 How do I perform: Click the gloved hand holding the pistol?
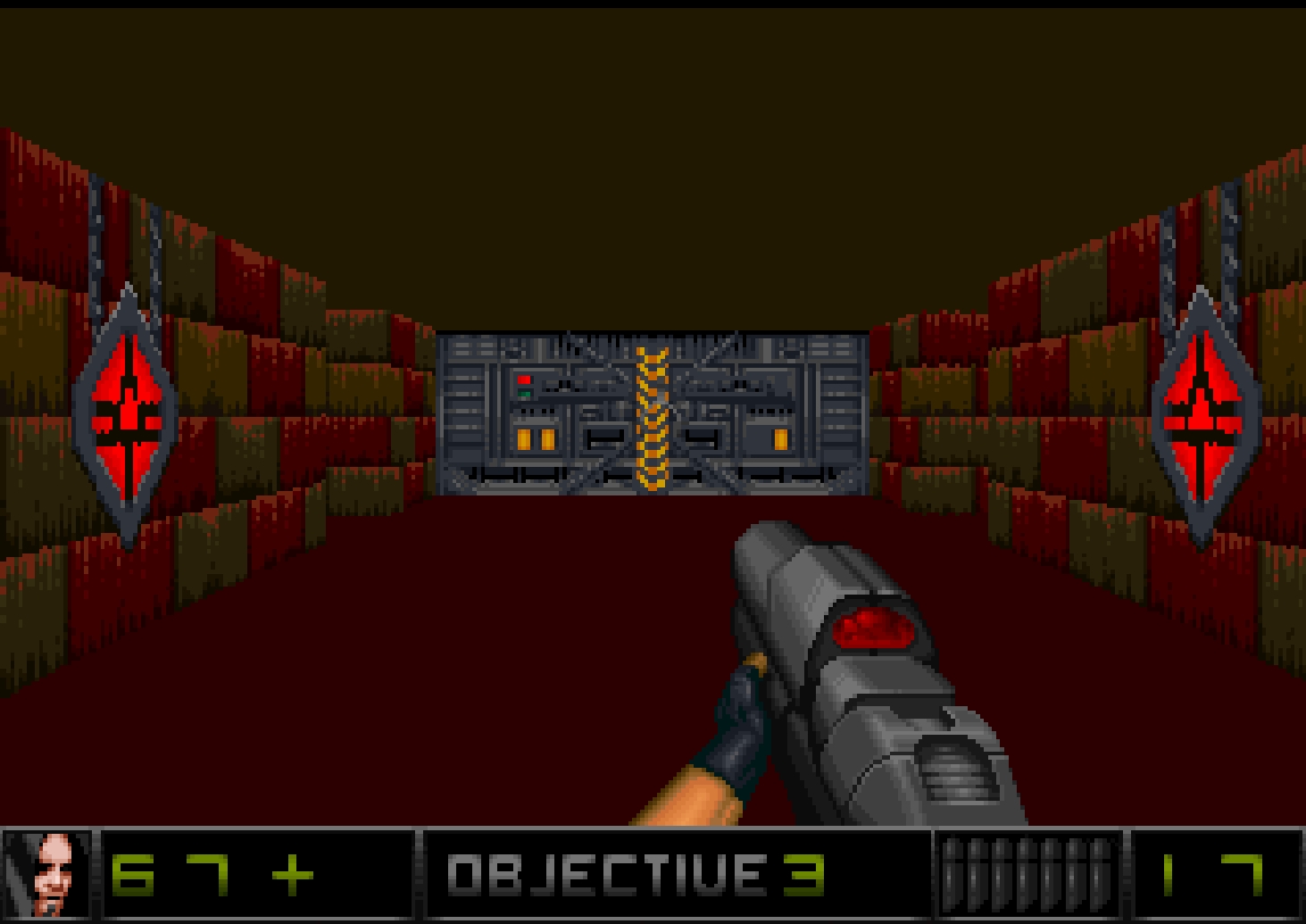741,723
